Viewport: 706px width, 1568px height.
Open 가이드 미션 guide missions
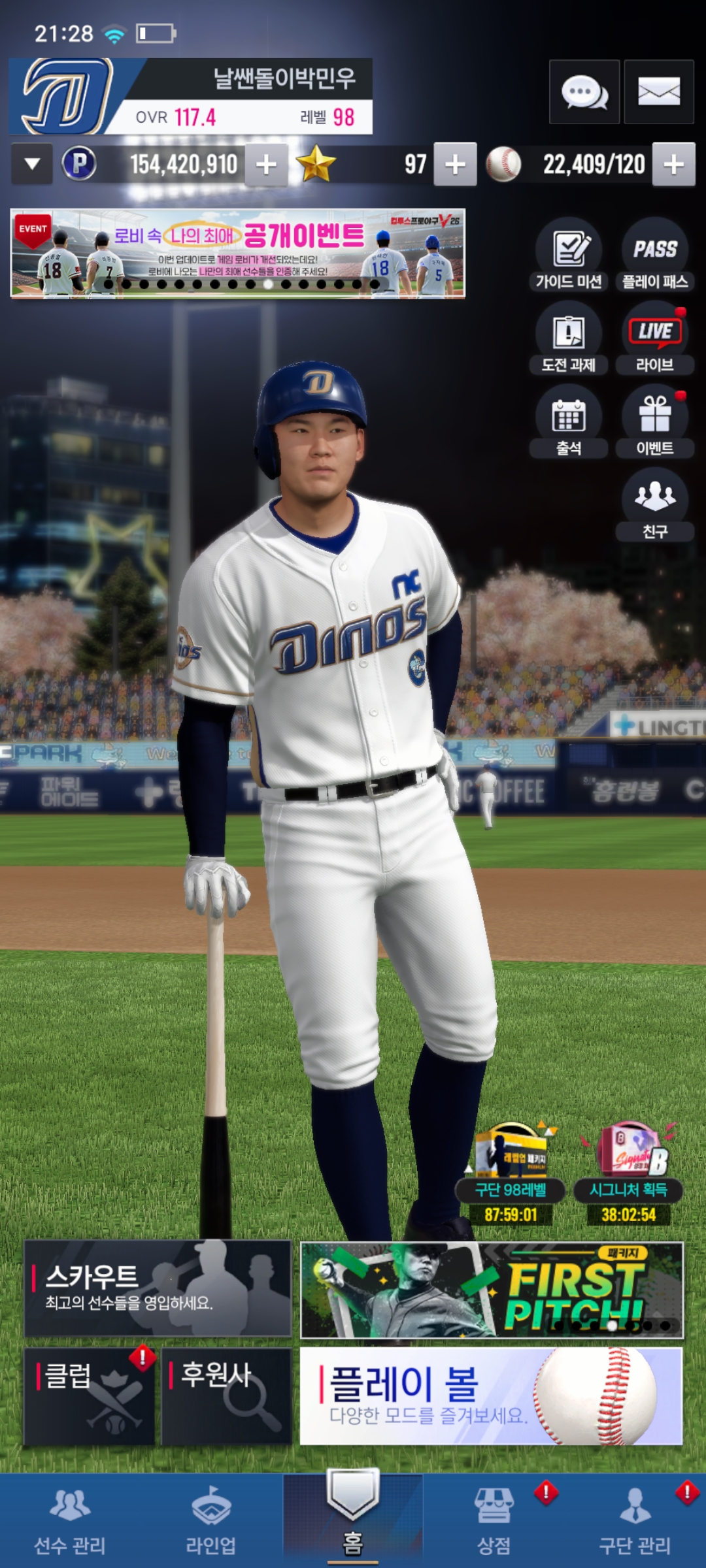pyautogui.click(x=569, y=255)
